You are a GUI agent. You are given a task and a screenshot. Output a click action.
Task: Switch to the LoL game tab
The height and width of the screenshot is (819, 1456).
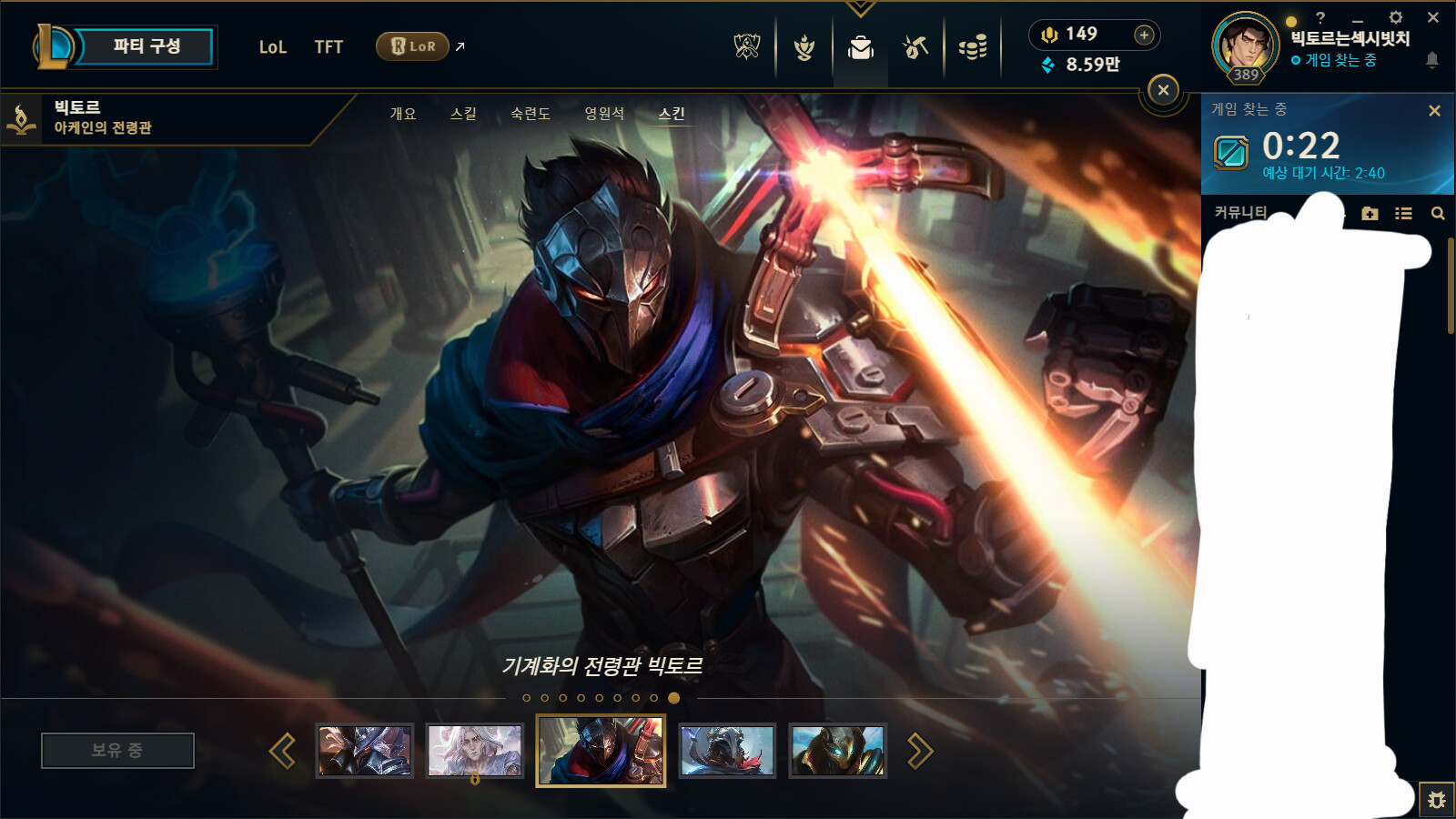pos(272,47)
